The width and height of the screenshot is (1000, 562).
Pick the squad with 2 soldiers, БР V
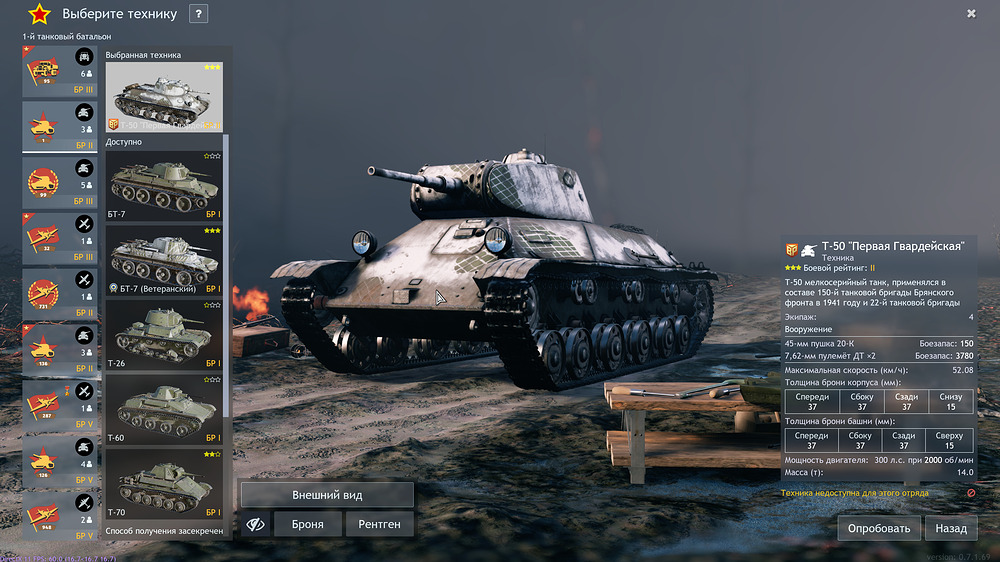(60, 517)
